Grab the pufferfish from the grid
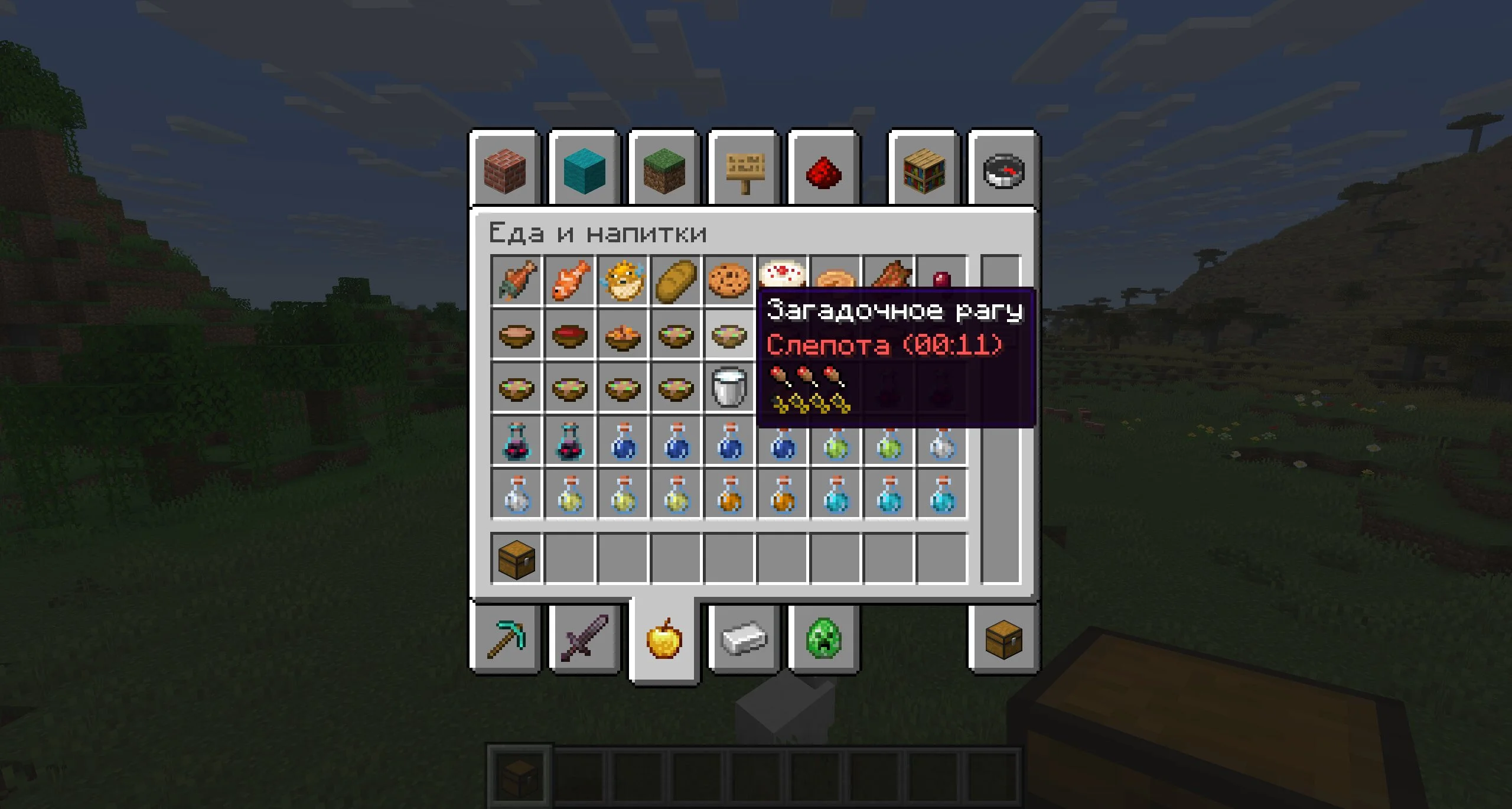 pyautogui.click(x=623, y=281)
